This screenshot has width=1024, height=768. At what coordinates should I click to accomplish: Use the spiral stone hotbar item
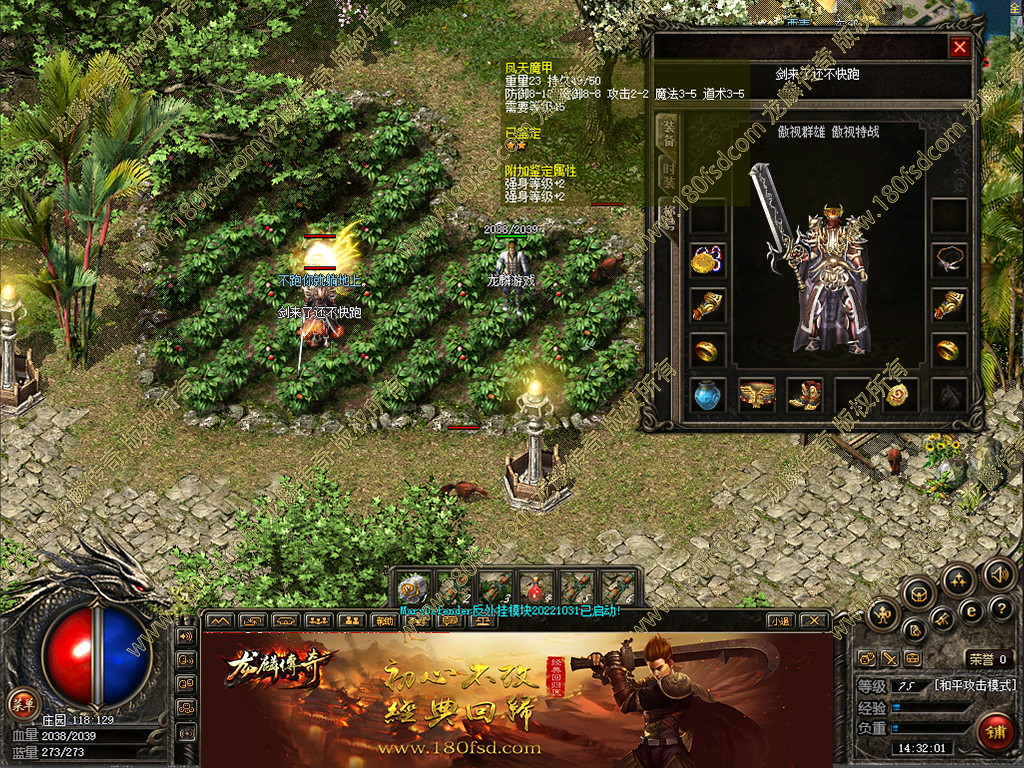413,587
